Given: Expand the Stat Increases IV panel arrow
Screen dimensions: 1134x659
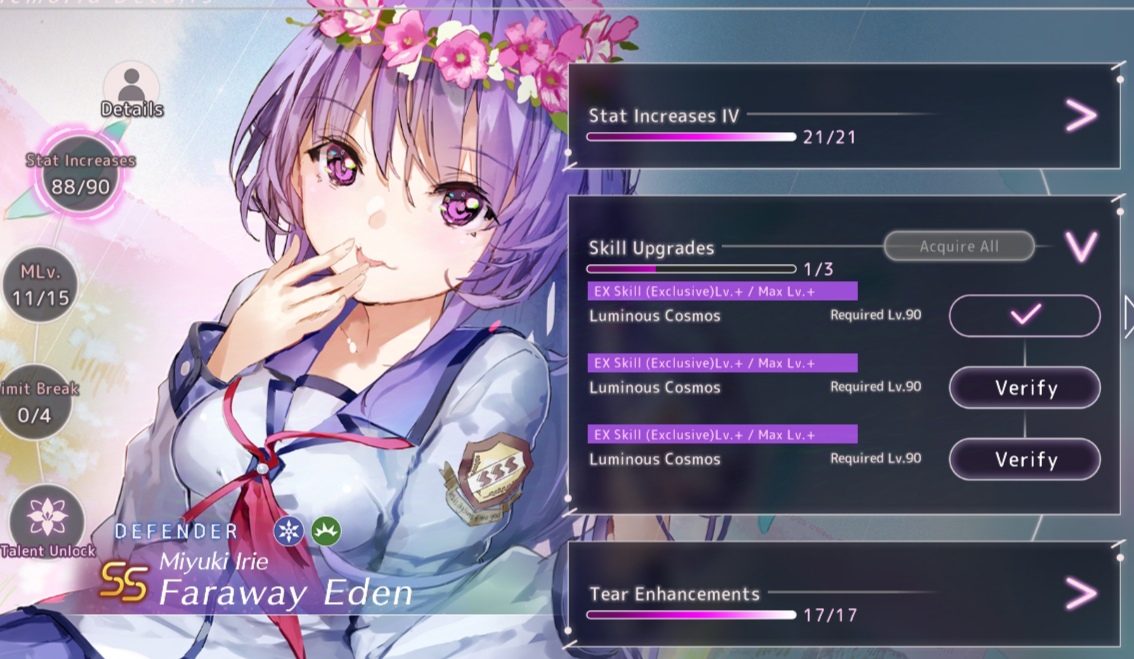Looking at the screenshot, I should [x=1080, y=116].
